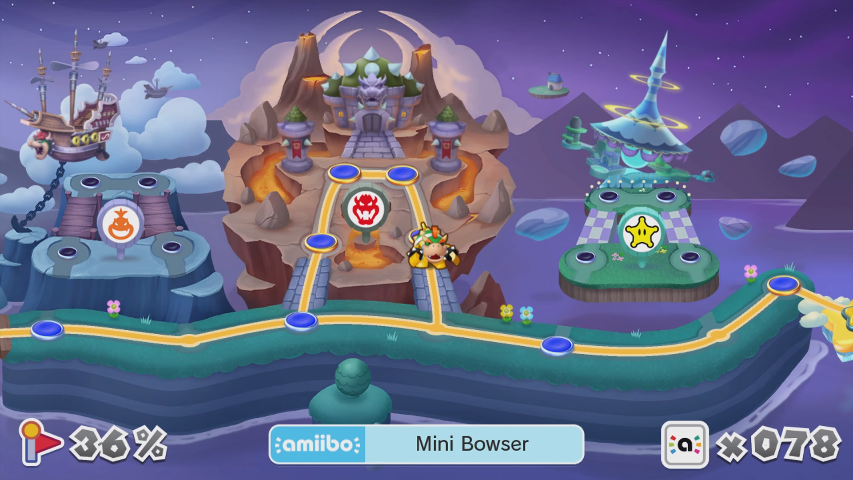Open the yellow star world marker
853x480 pixels.
click(638, 232)
